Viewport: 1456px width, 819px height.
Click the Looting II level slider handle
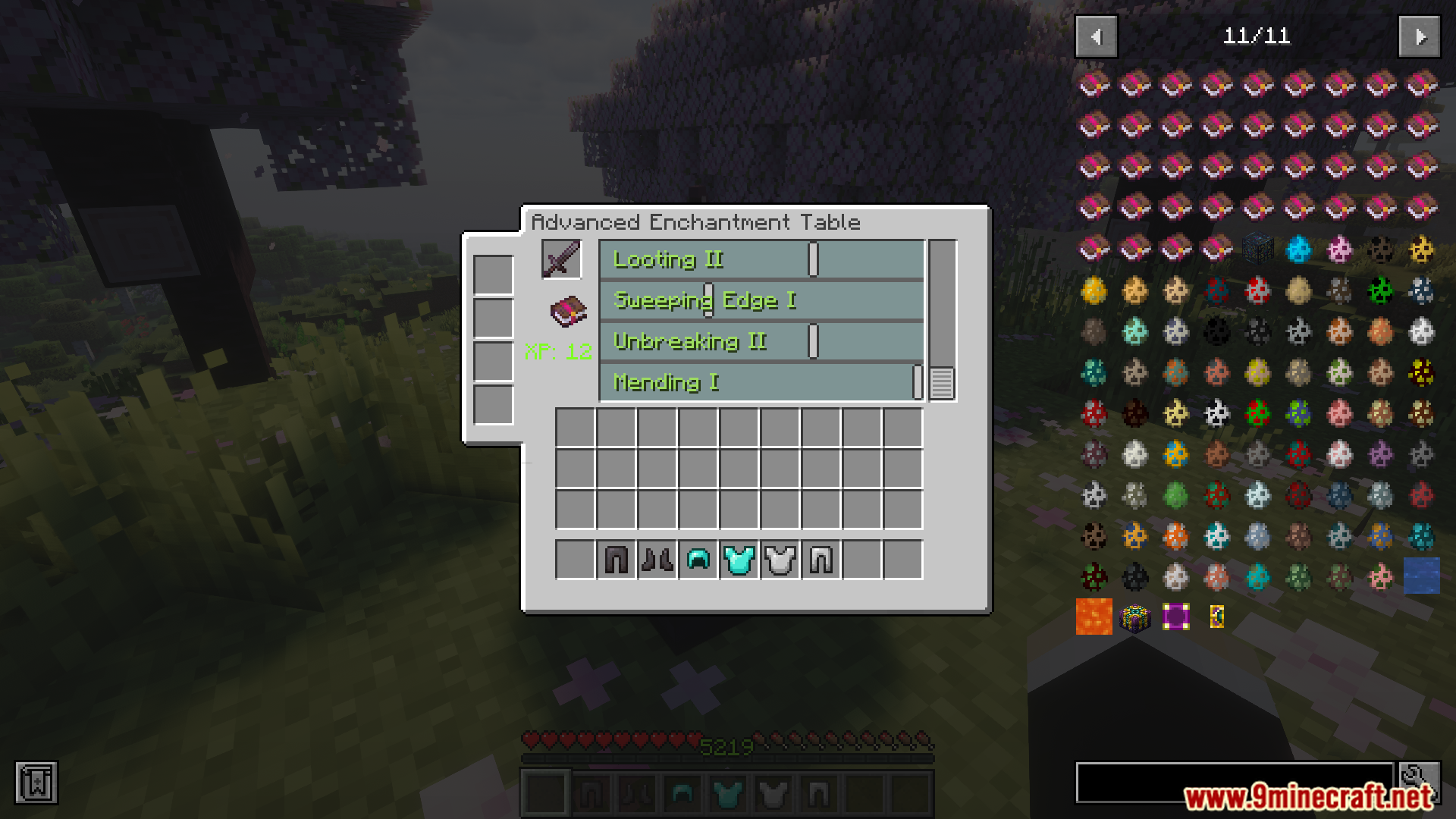812,259
